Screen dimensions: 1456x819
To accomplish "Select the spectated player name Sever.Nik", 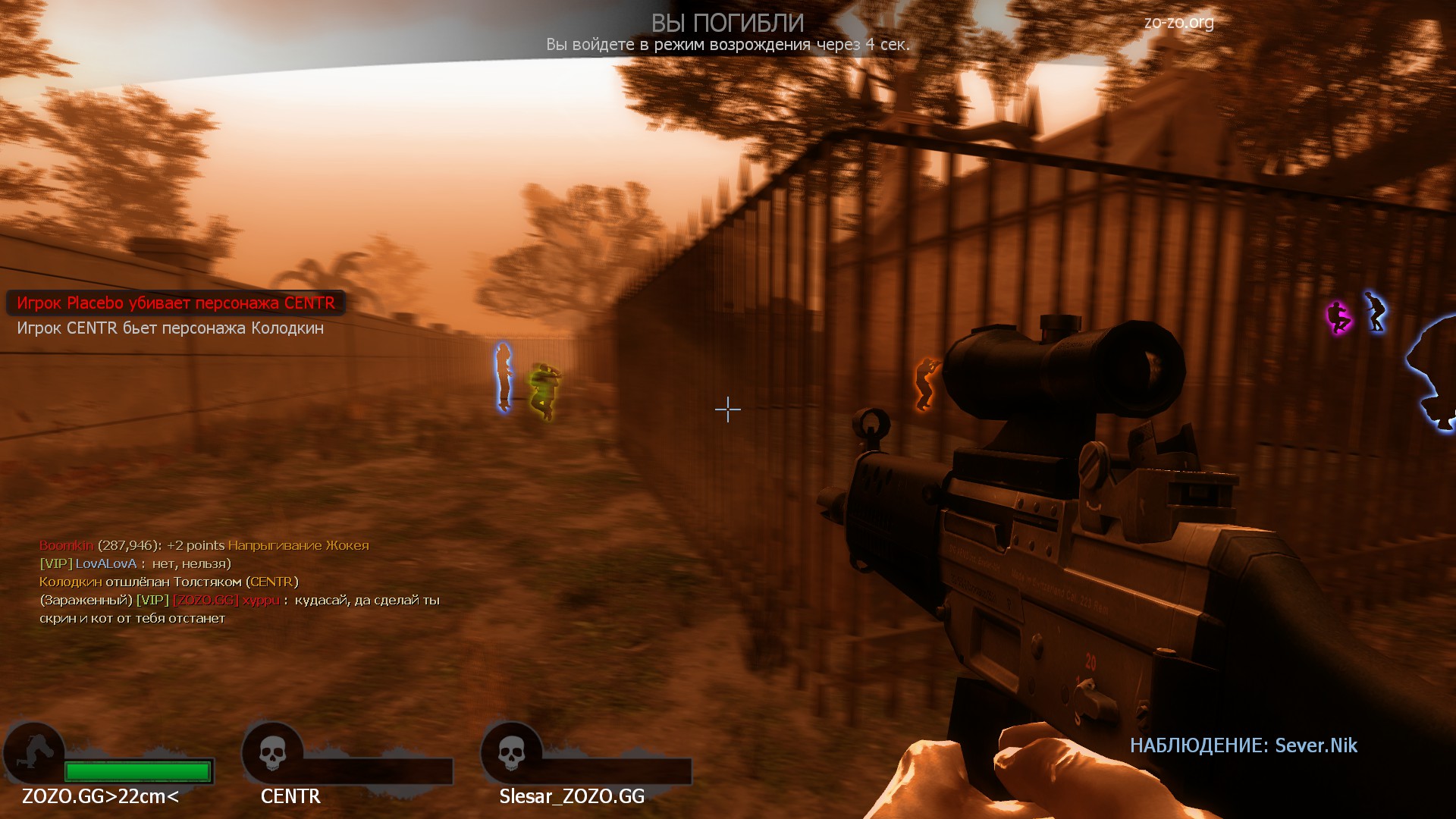I will pos(1316,745).
